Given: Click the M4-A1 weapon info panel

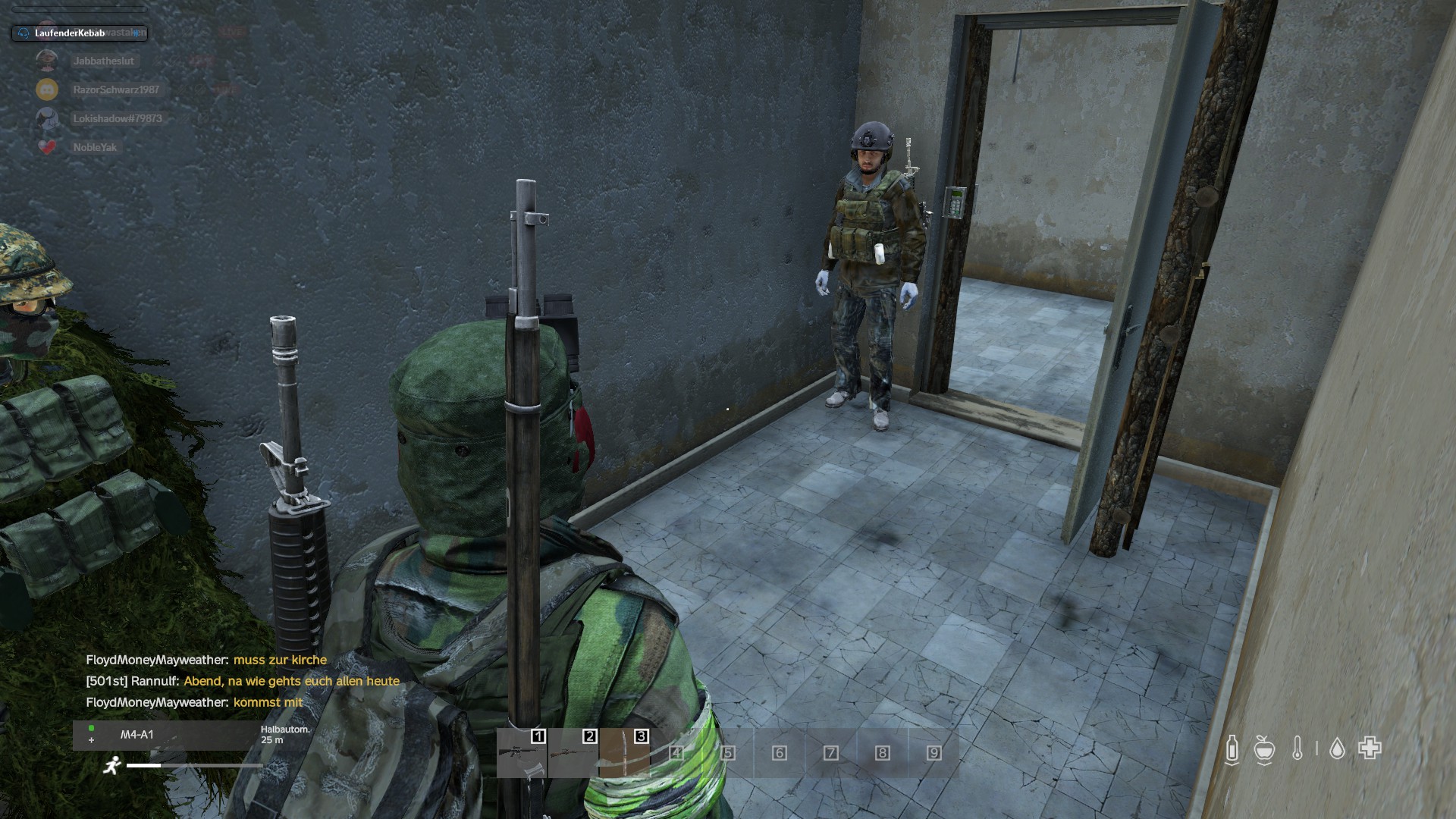Looking at the screenshot, I should point(167,735).
